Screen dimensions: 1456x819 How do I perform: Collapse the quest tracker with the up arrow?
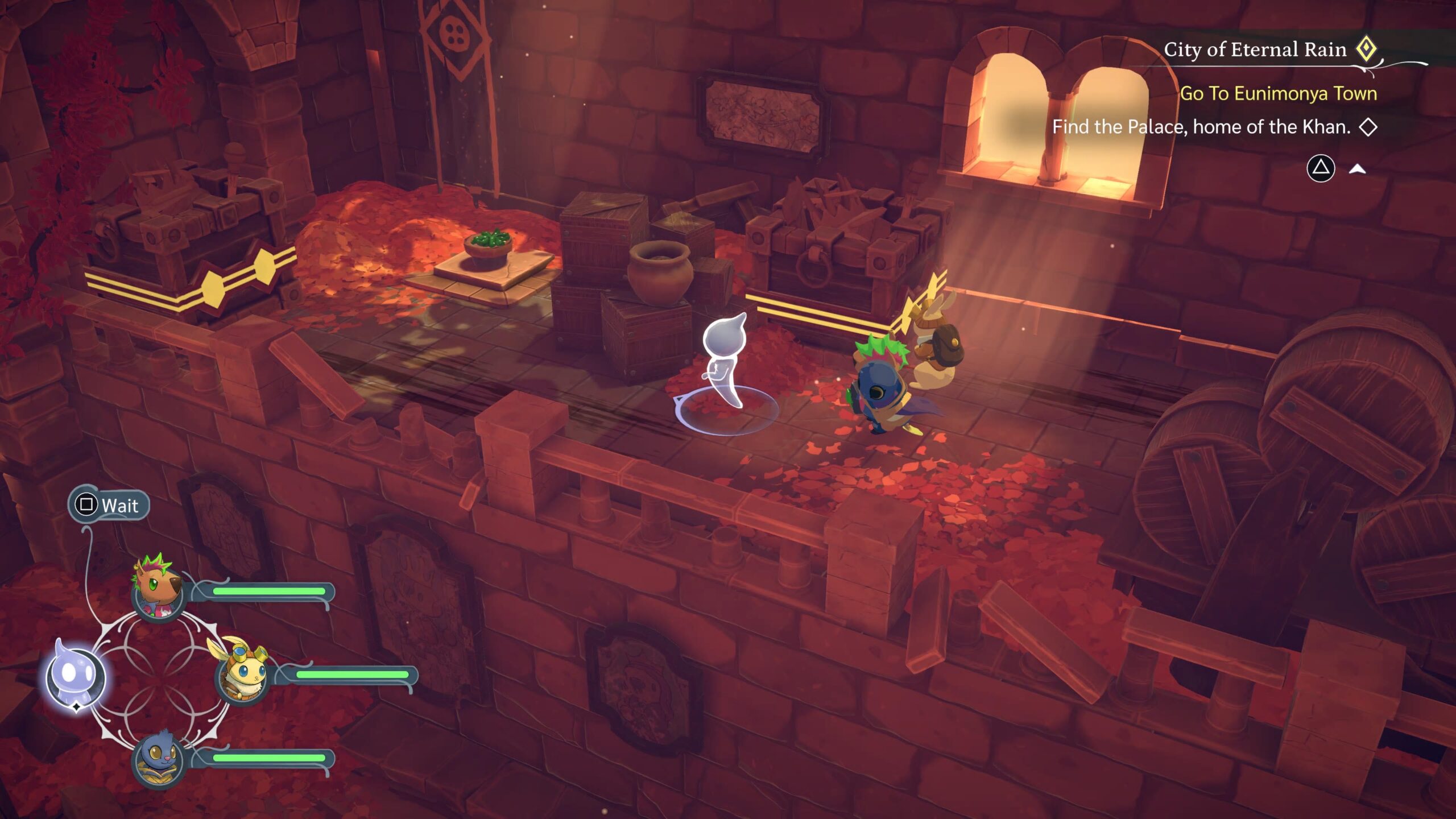tap(1357, 168)
